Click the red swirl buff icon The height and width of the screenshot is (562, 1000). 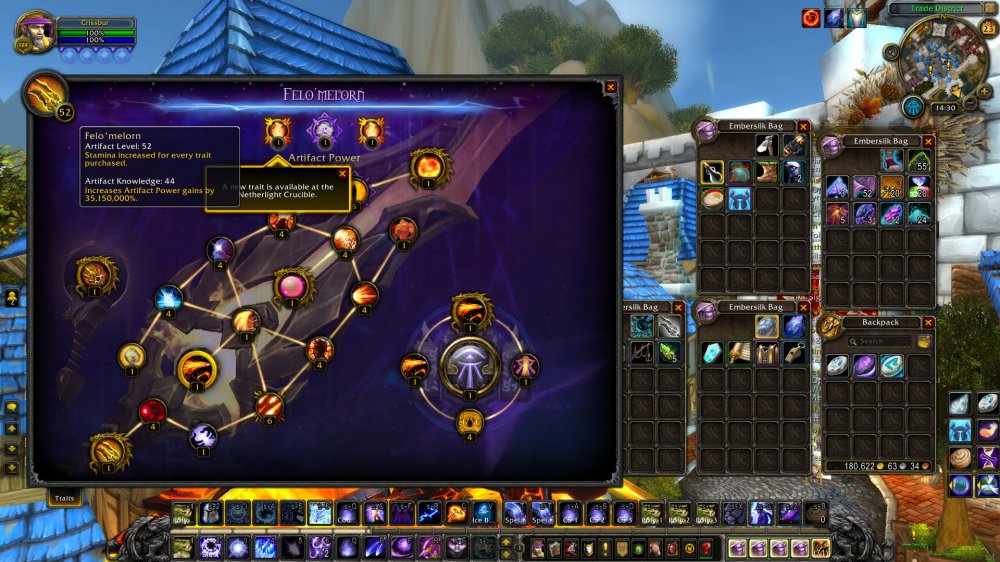click(x=810, y=18)
